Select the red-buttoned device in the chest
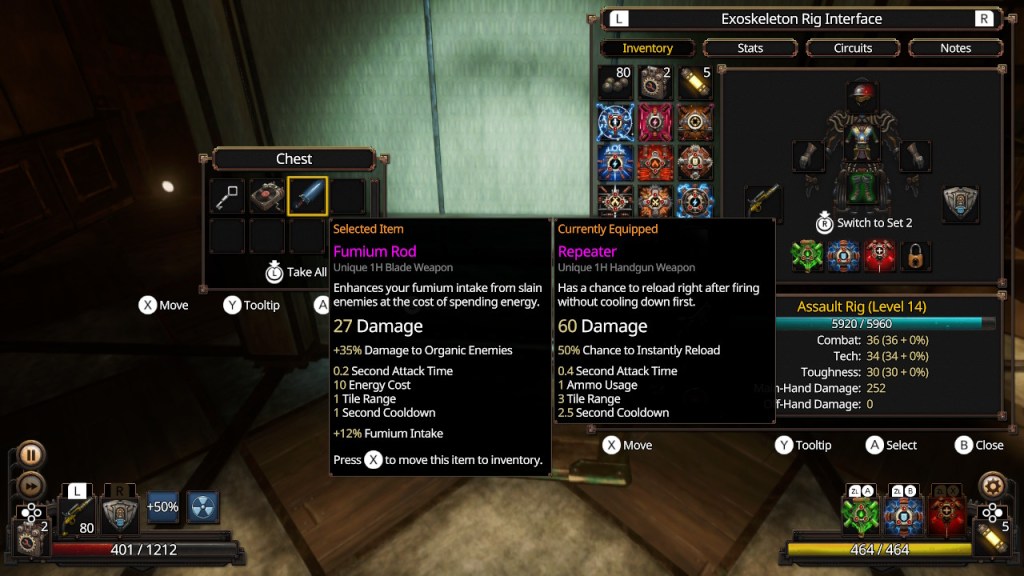 click(x=267, y=196)
